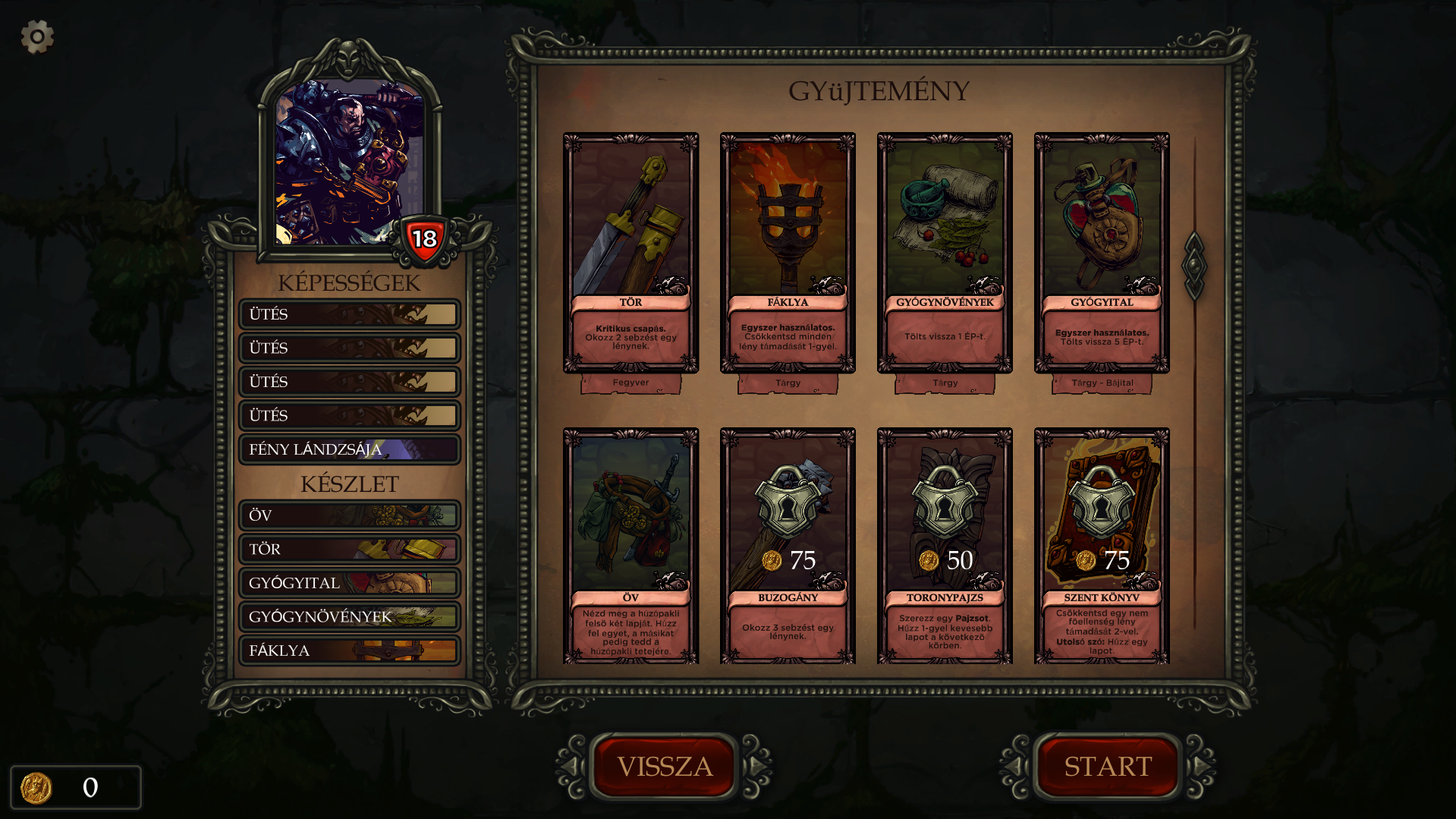Select Fáklya in the Készlet list

[x=349, y=650]
